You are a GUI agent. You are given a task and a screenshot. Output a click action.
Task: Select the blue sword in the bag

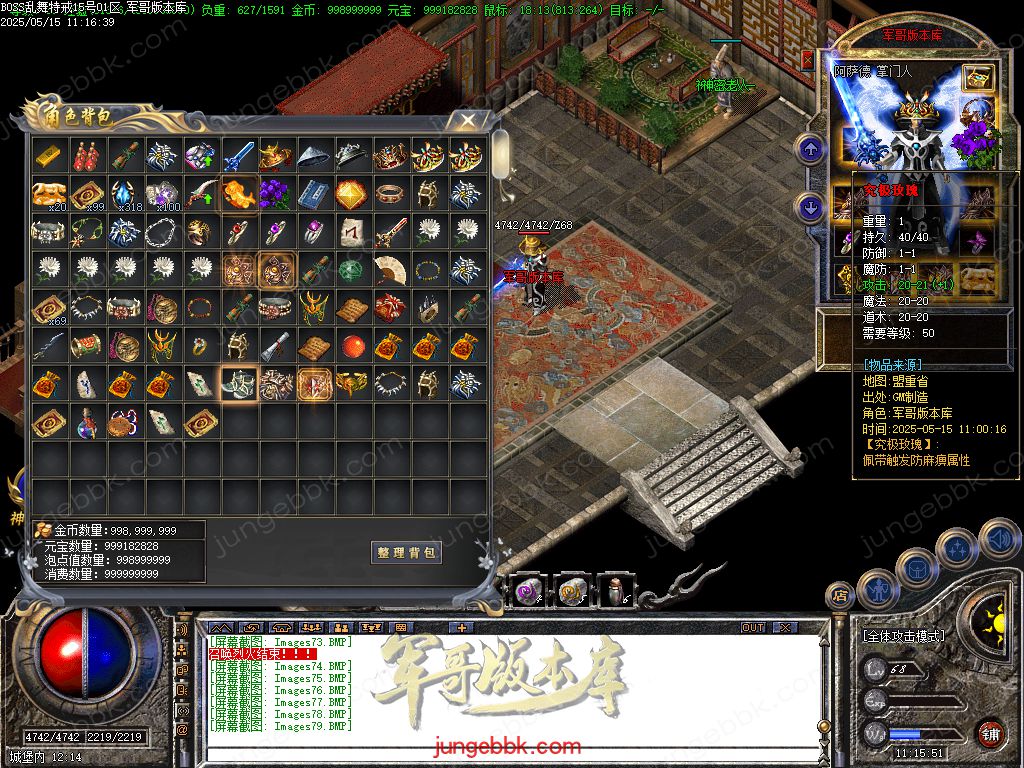click(238, 156)
